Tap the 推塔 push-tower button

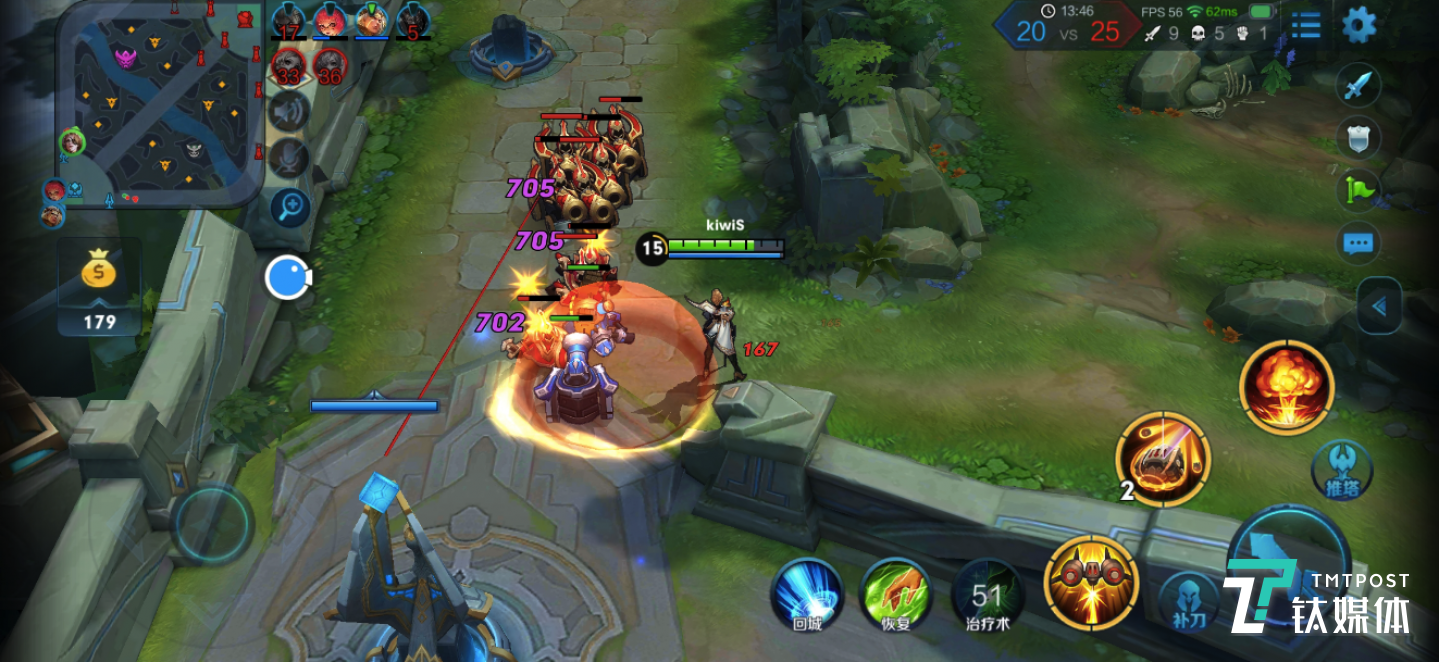coord(1341,470)
